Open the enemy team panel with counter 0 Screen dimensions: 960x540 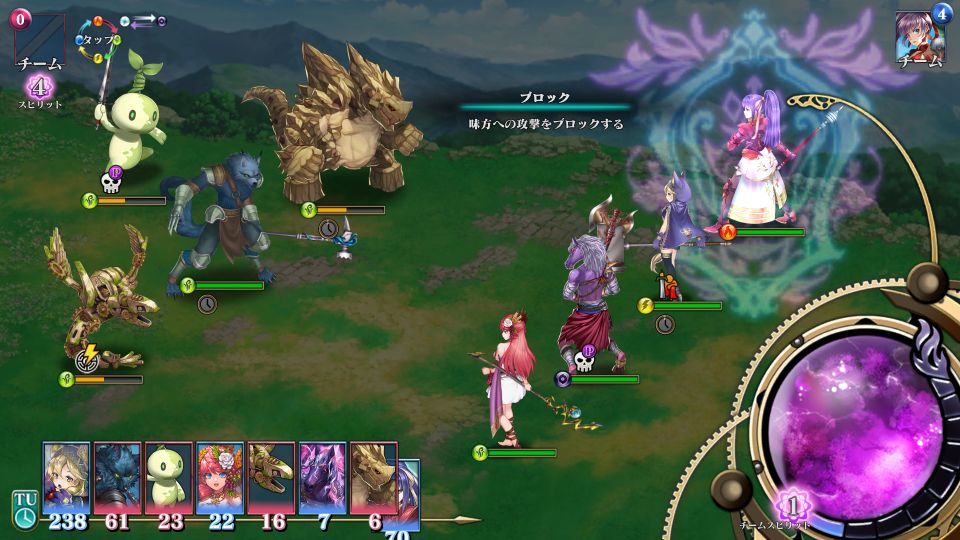(x=38, y=40)
